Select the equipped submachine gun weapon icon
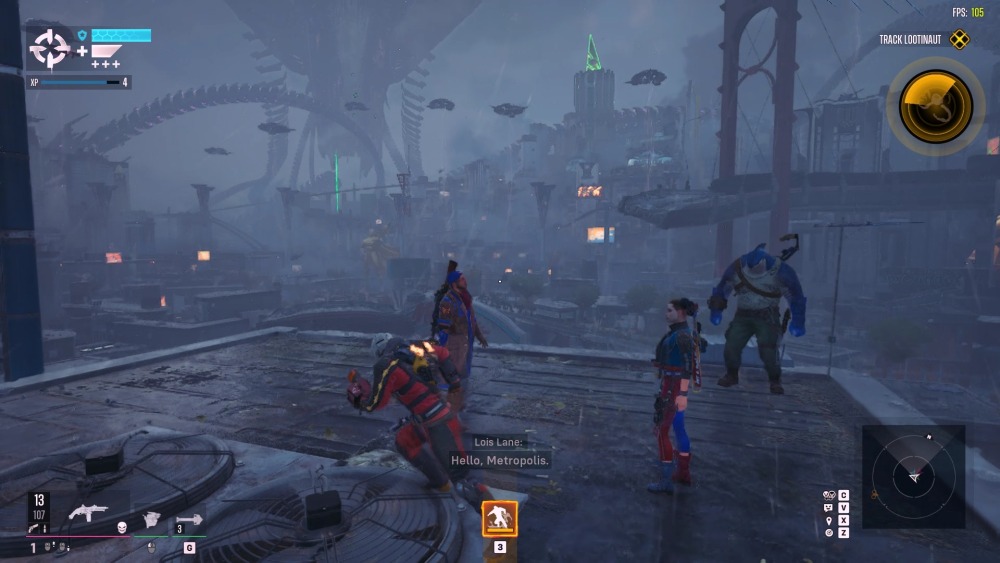1000x563 pixels. pyautogui.click(x=88, y=512)
